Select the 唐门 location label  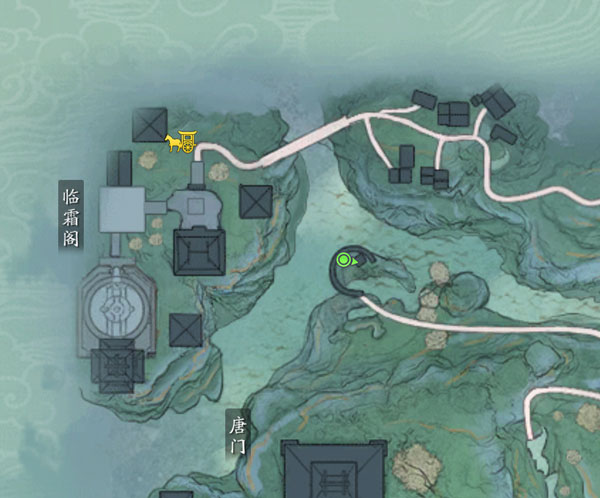(236, 437)
